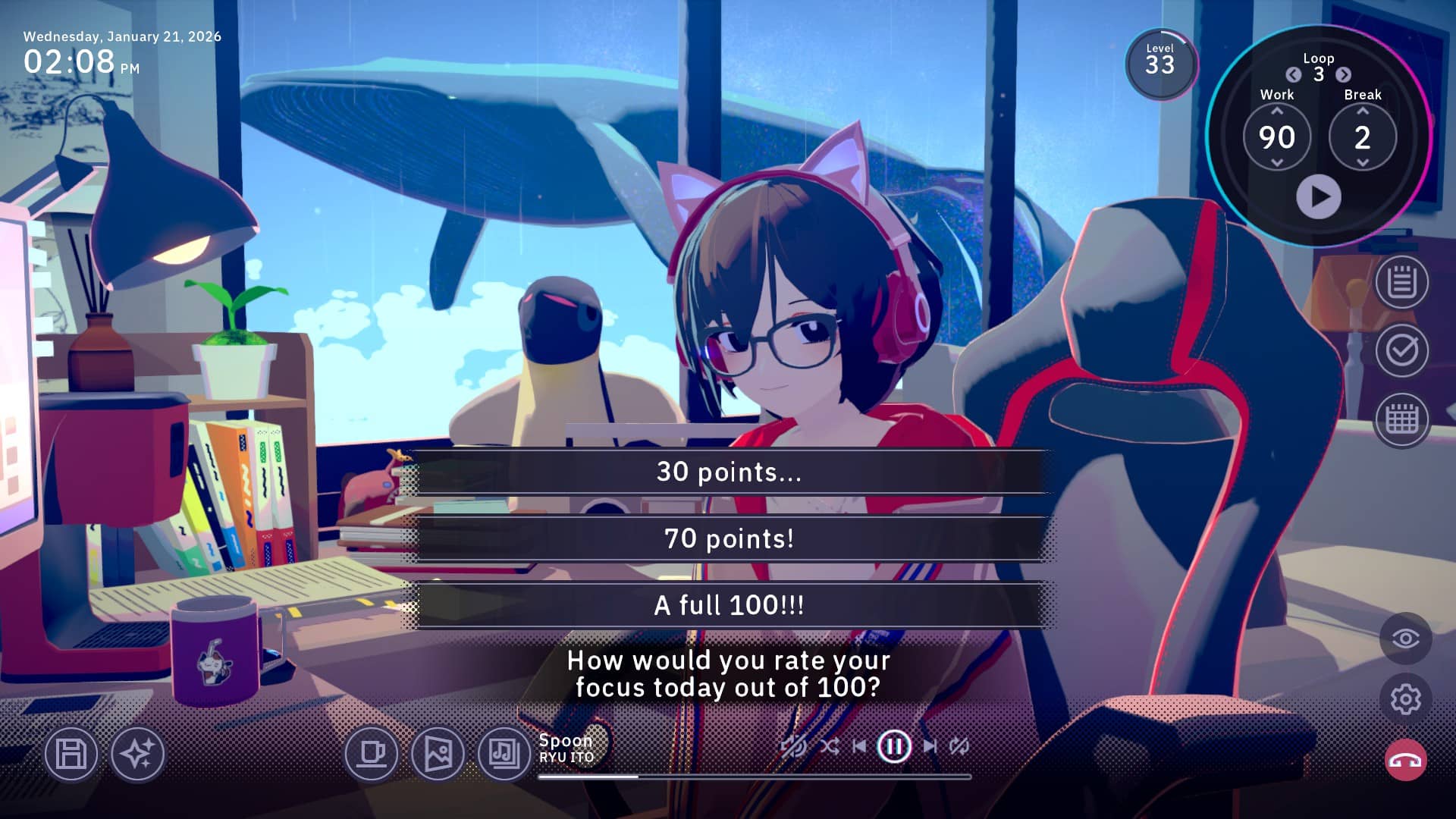End the call with the red phone button
Image resolution: width=1456 pixels, height=819 pixels.
pyautogui.click(x=1405, y=761)
